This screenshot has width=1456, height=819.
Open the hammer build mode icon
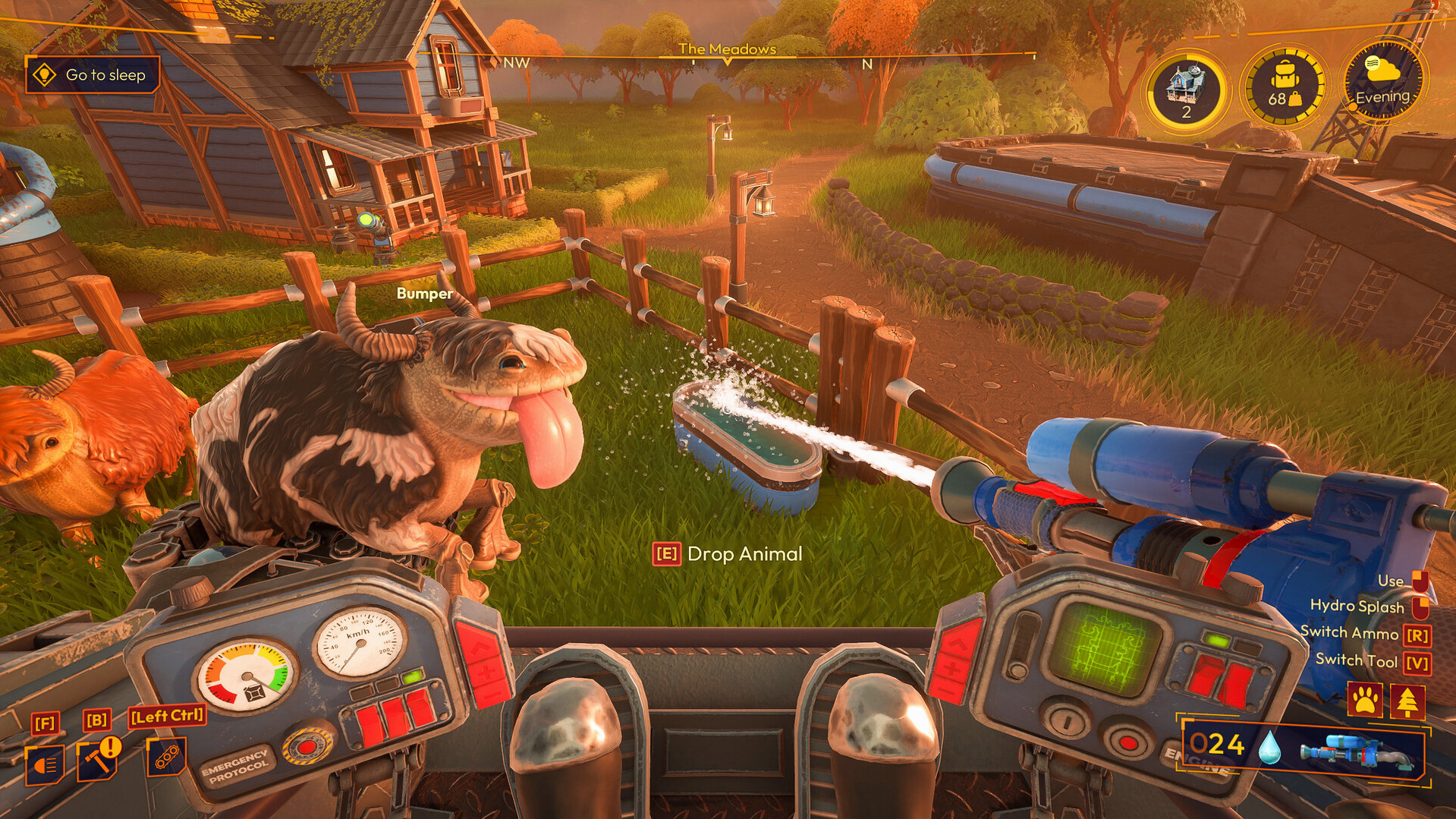point(96,761)
